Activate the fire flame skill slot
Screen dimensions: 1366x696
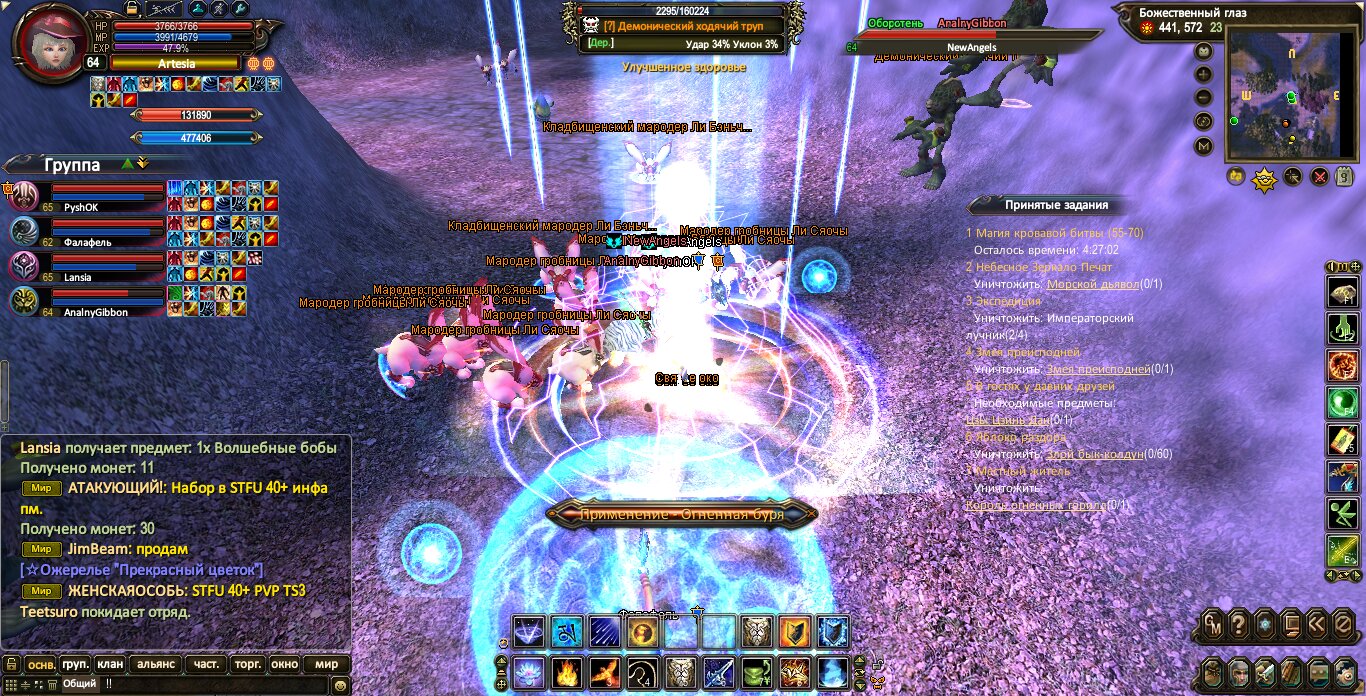click(567, 671)
